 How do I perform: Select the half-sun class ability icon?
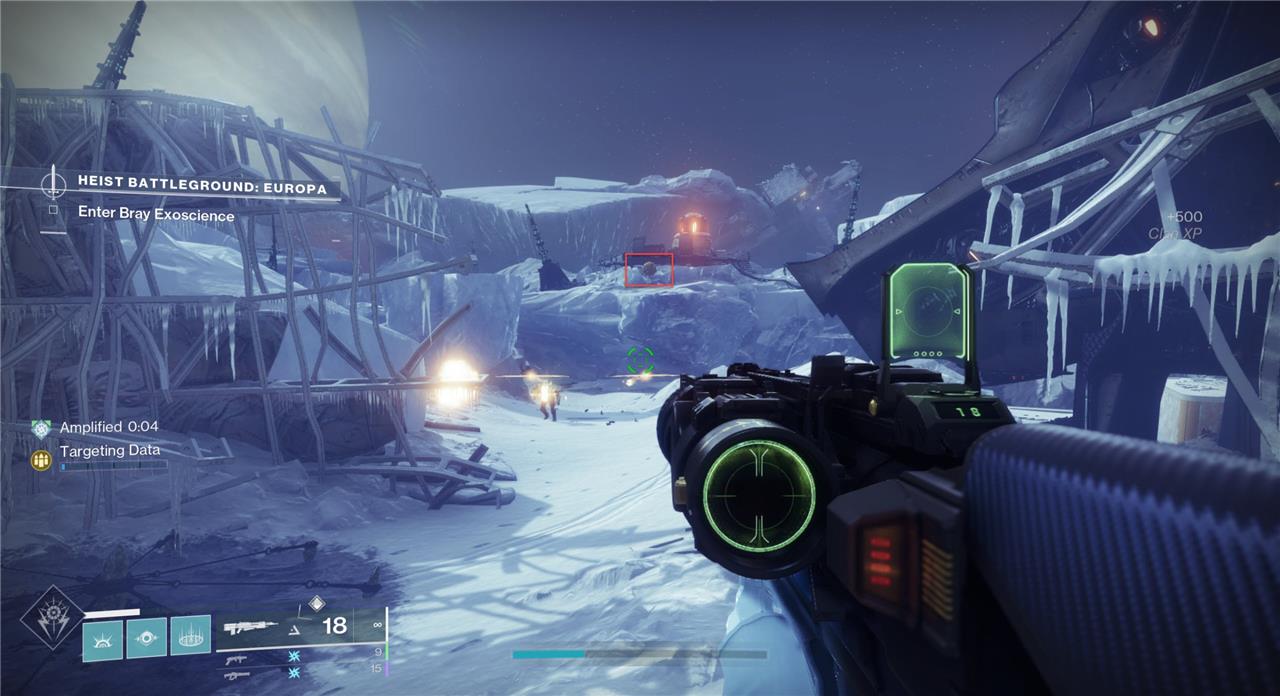pos(102,639)
